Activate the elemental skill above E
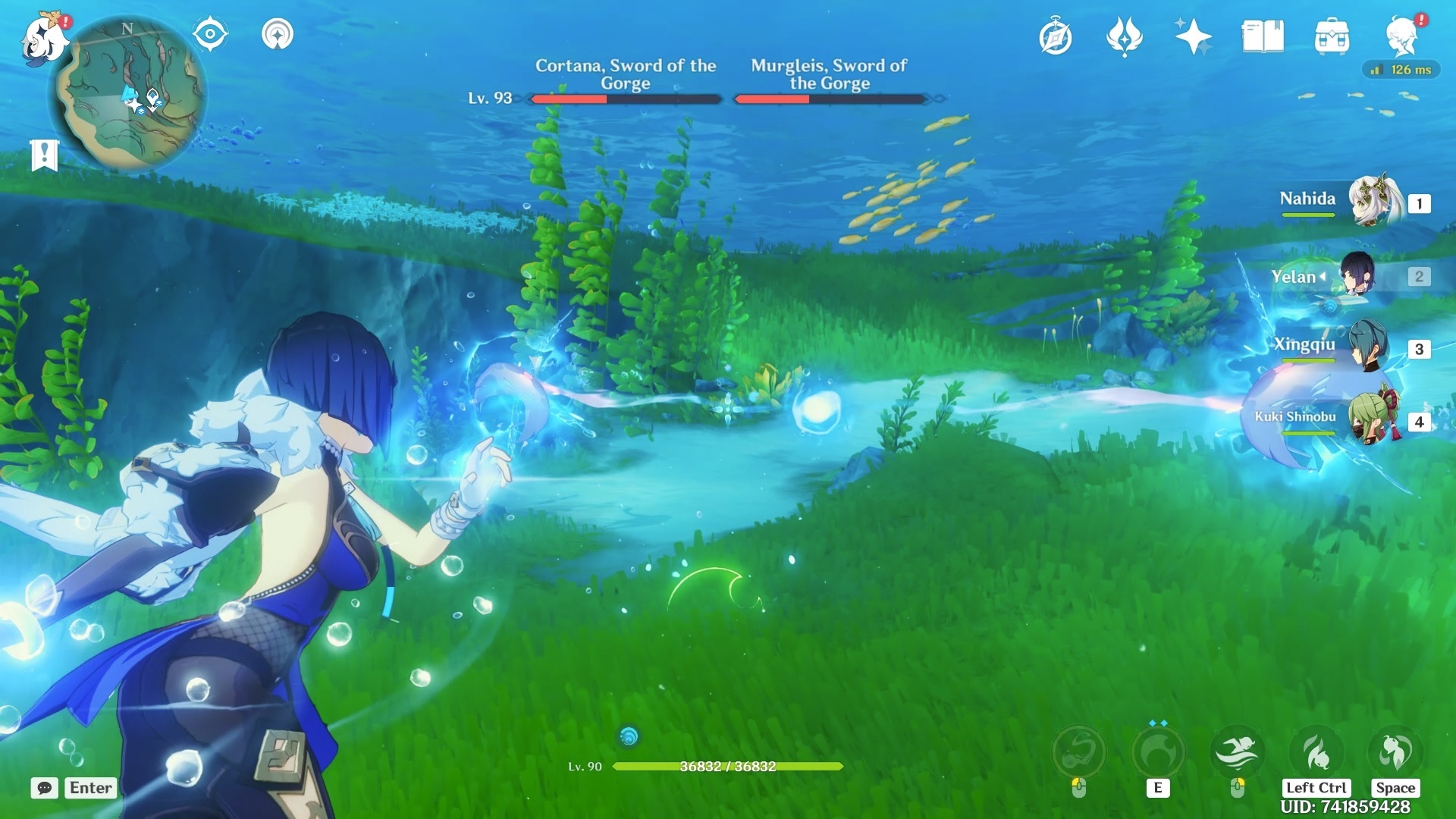Image resolution: width=1456 pixels, height=819 pixels. pyautogui.click(x=1157, y=752)
